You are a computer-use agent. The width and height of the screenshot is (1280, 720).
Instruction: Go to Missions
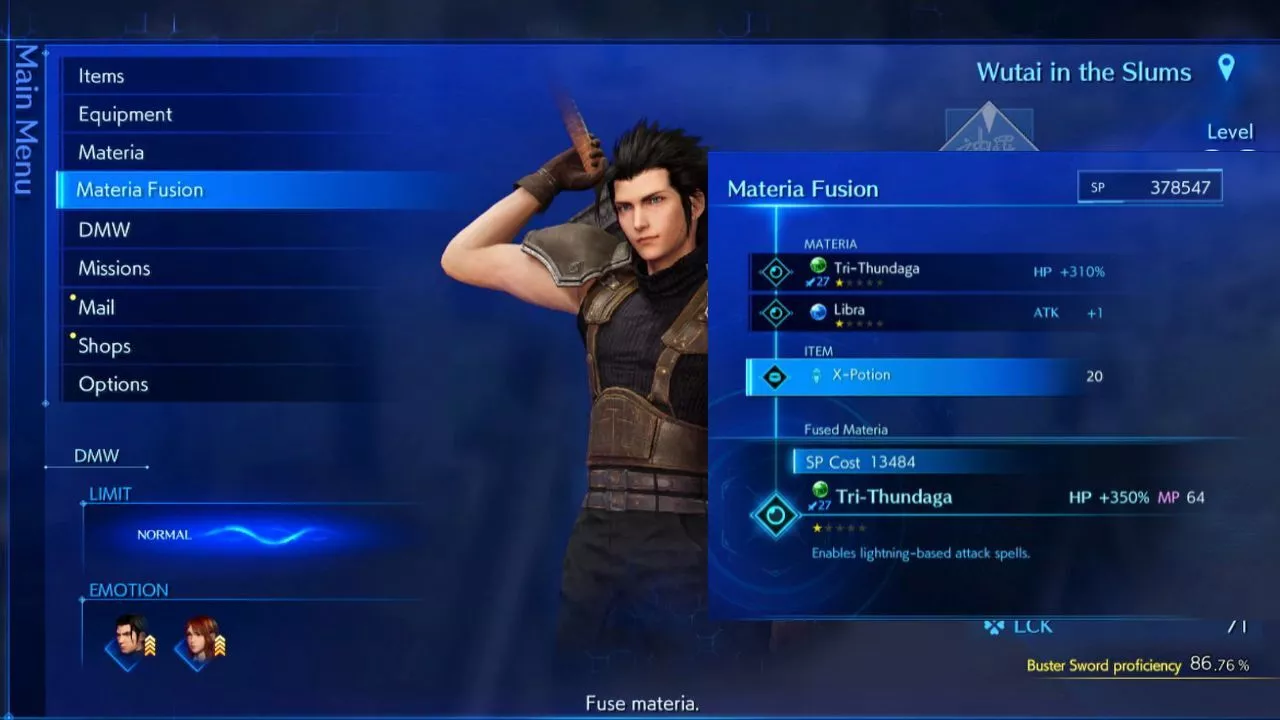pos(114,268)
